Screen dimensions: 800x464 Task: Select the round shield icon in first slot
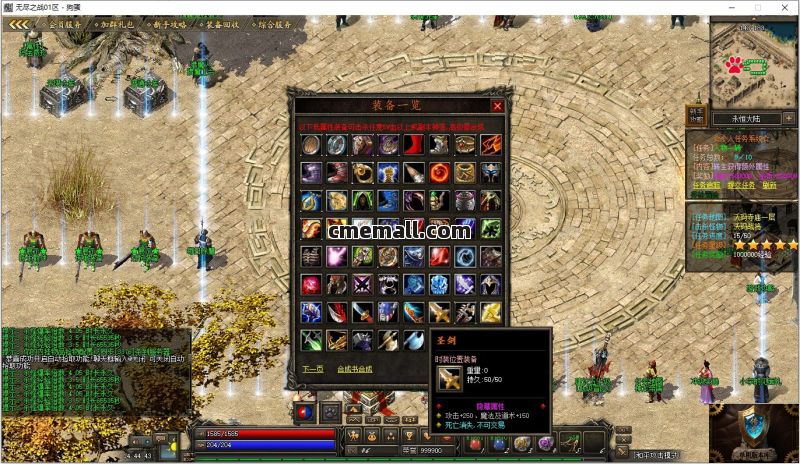[x=311, y=145]
